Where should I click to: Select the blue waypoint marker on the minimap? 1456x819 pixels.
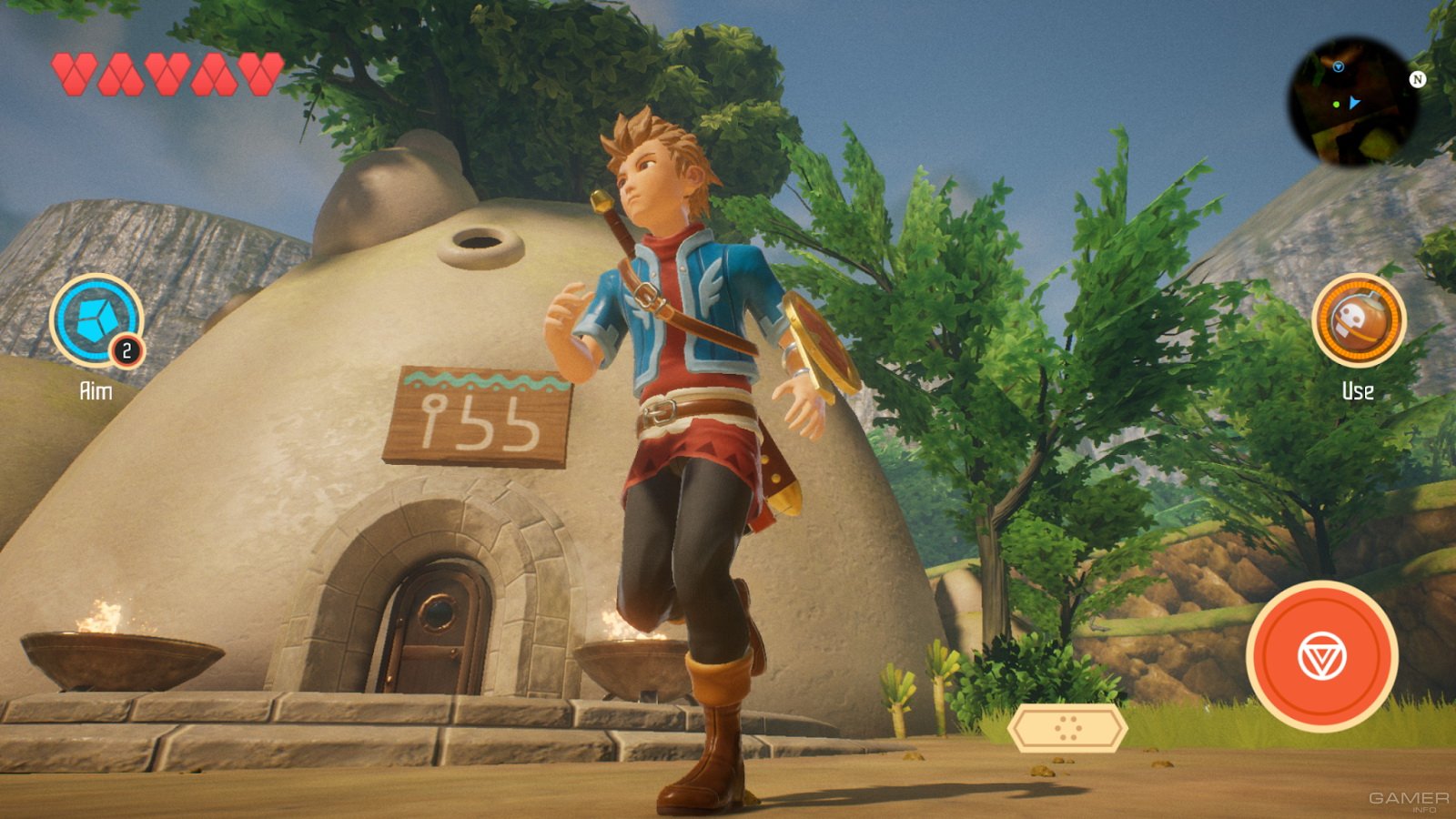[x=1339, y=66]
